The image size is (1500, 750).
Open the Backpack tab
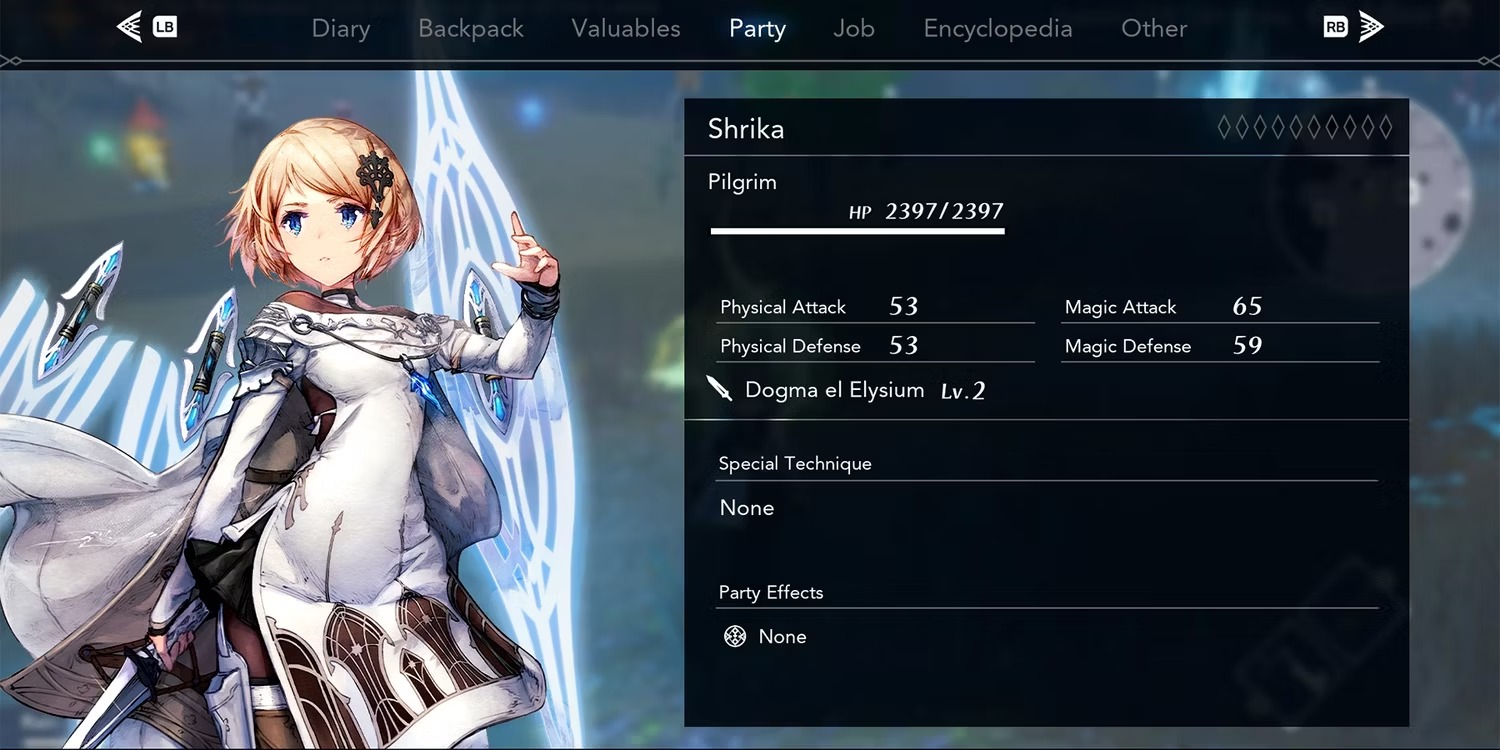click(x=471, y=29)
